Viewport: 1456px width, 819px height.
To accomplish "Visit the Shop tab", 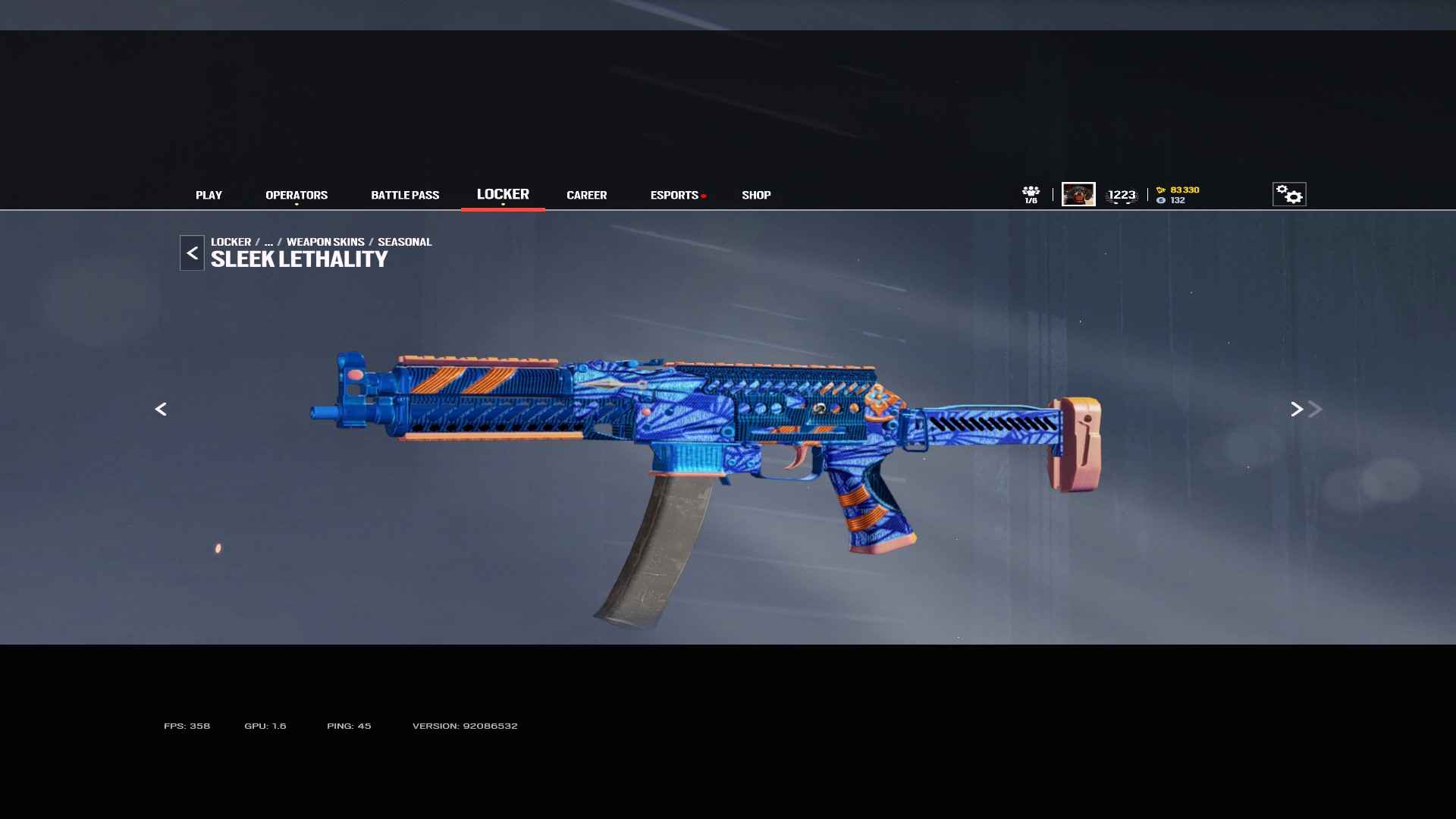I will tap(756, 195).
